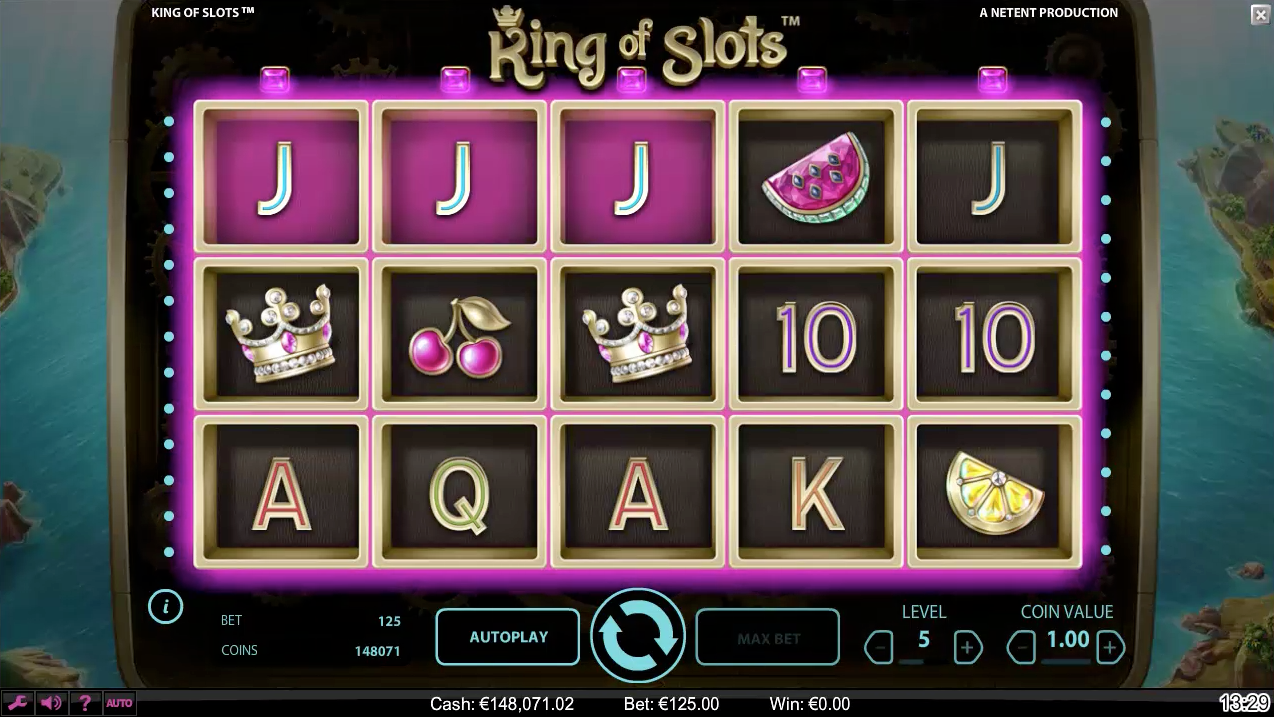Toggle the speaker sound icon
This screenshot has width=1274, height=717.
52,703
